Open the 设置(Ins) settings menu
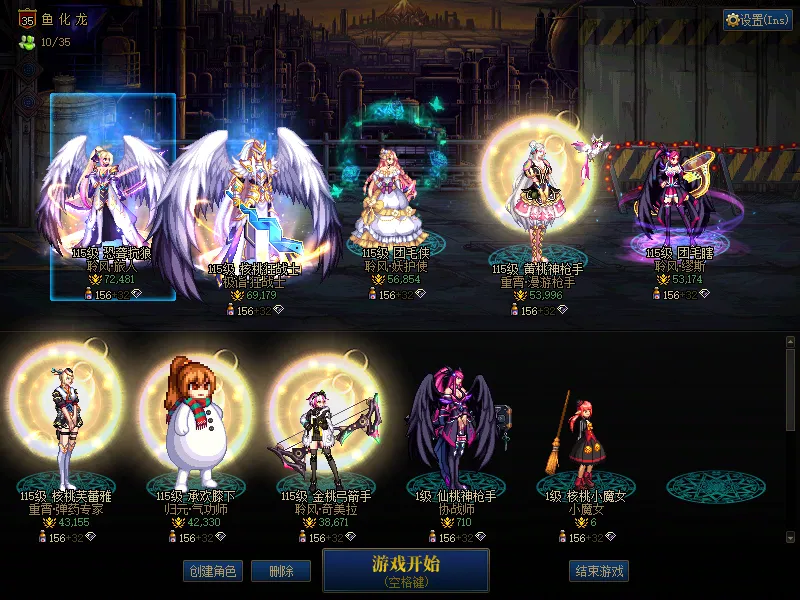Image resolution: width=800 pixels, height=600 pixels. pos(757,20)
